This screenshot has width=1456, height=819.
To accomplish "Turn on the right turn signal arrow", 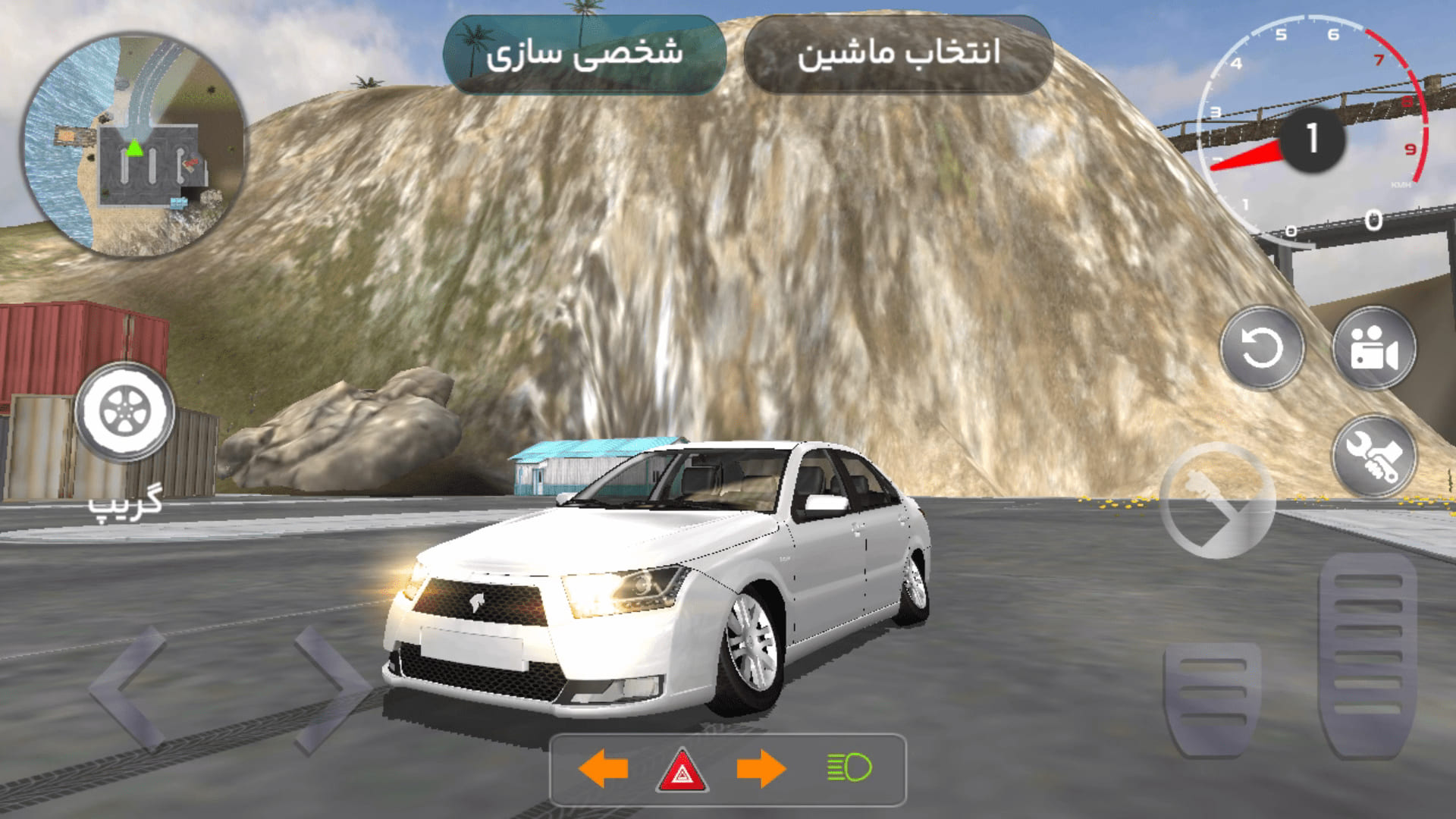I will [x=761, y=769].
